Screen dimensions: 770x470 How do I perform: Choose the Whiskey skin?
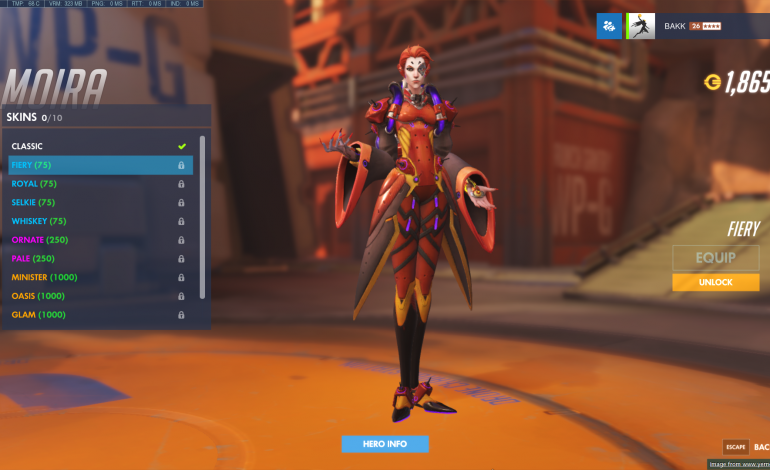[98, 221]
